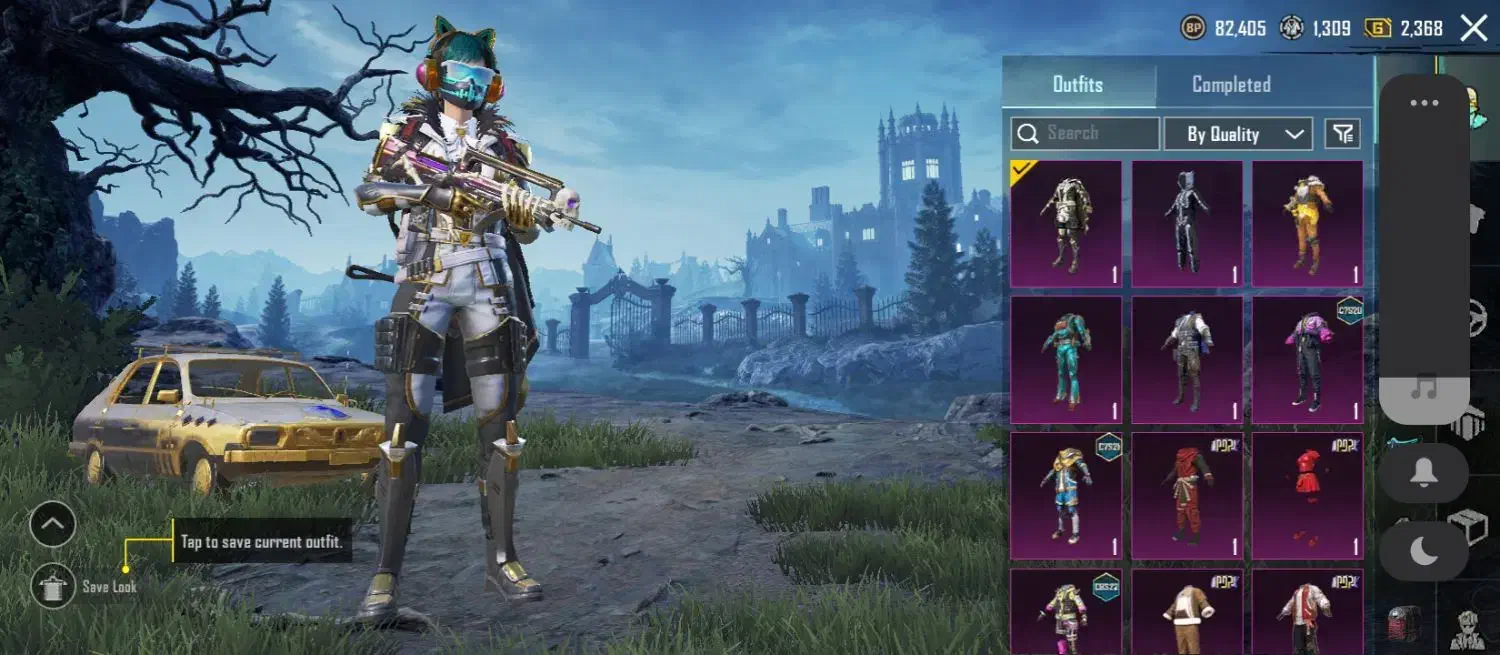
Task: Tap the Save Look button
Action: [53, 586]
